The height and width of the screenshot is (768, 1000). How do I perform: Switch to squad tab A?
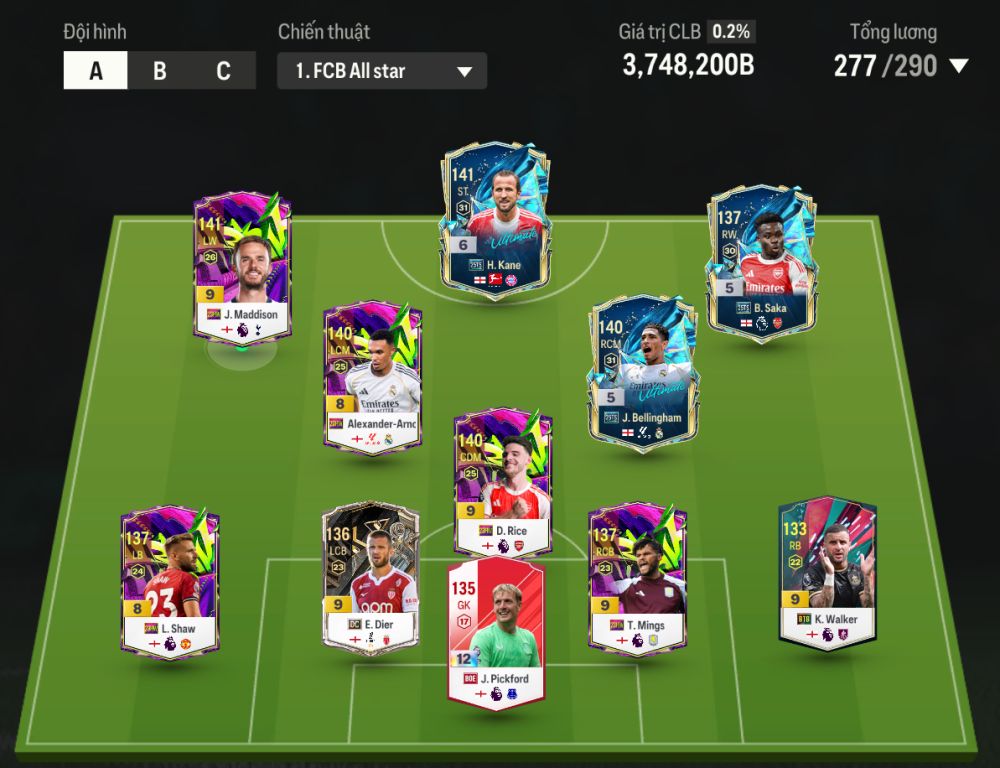pyautogui.click(x=96, y=71)
